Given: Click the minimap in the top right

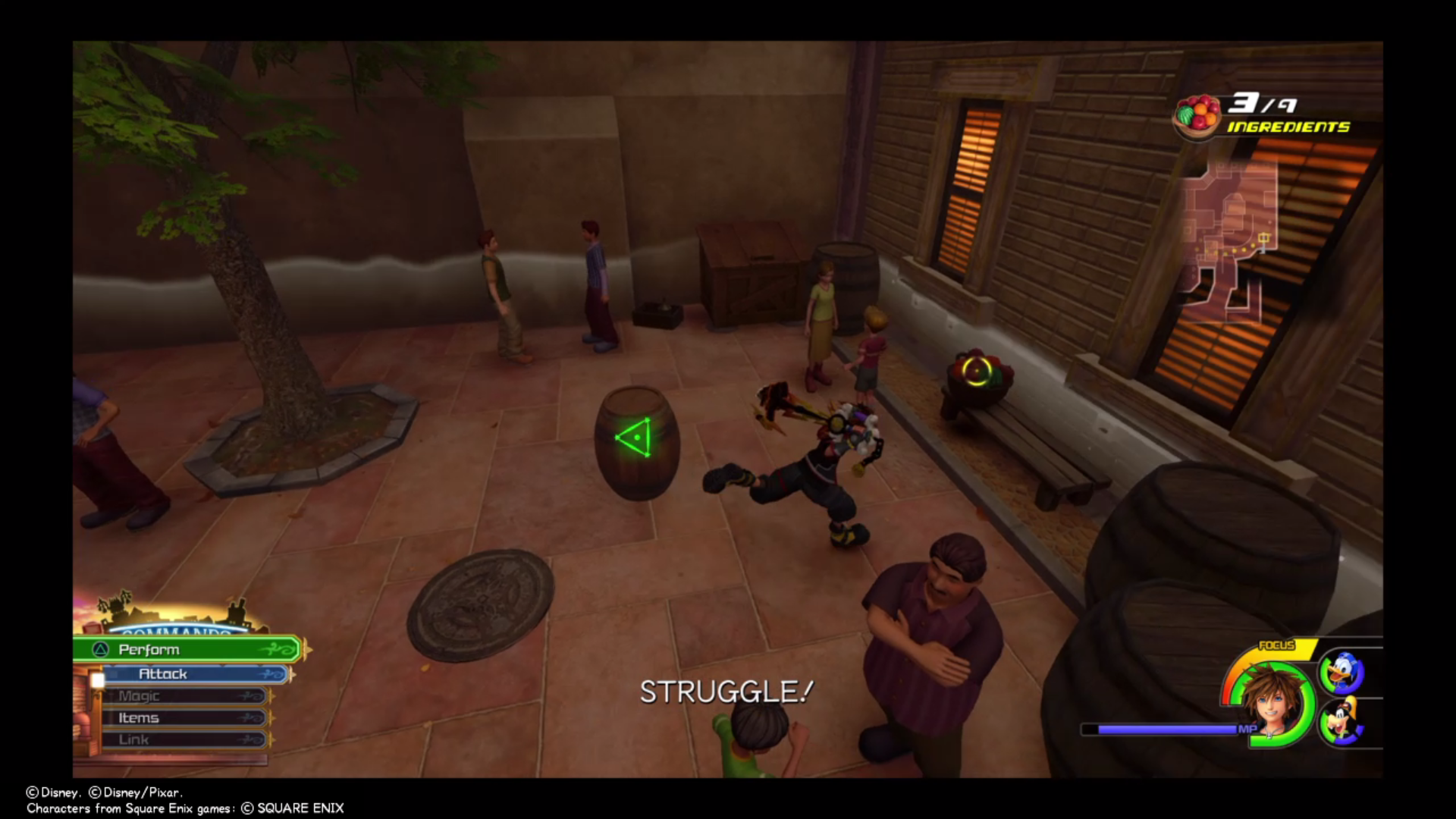Looking at the screenshot, I should click(x=1251, y=227).
